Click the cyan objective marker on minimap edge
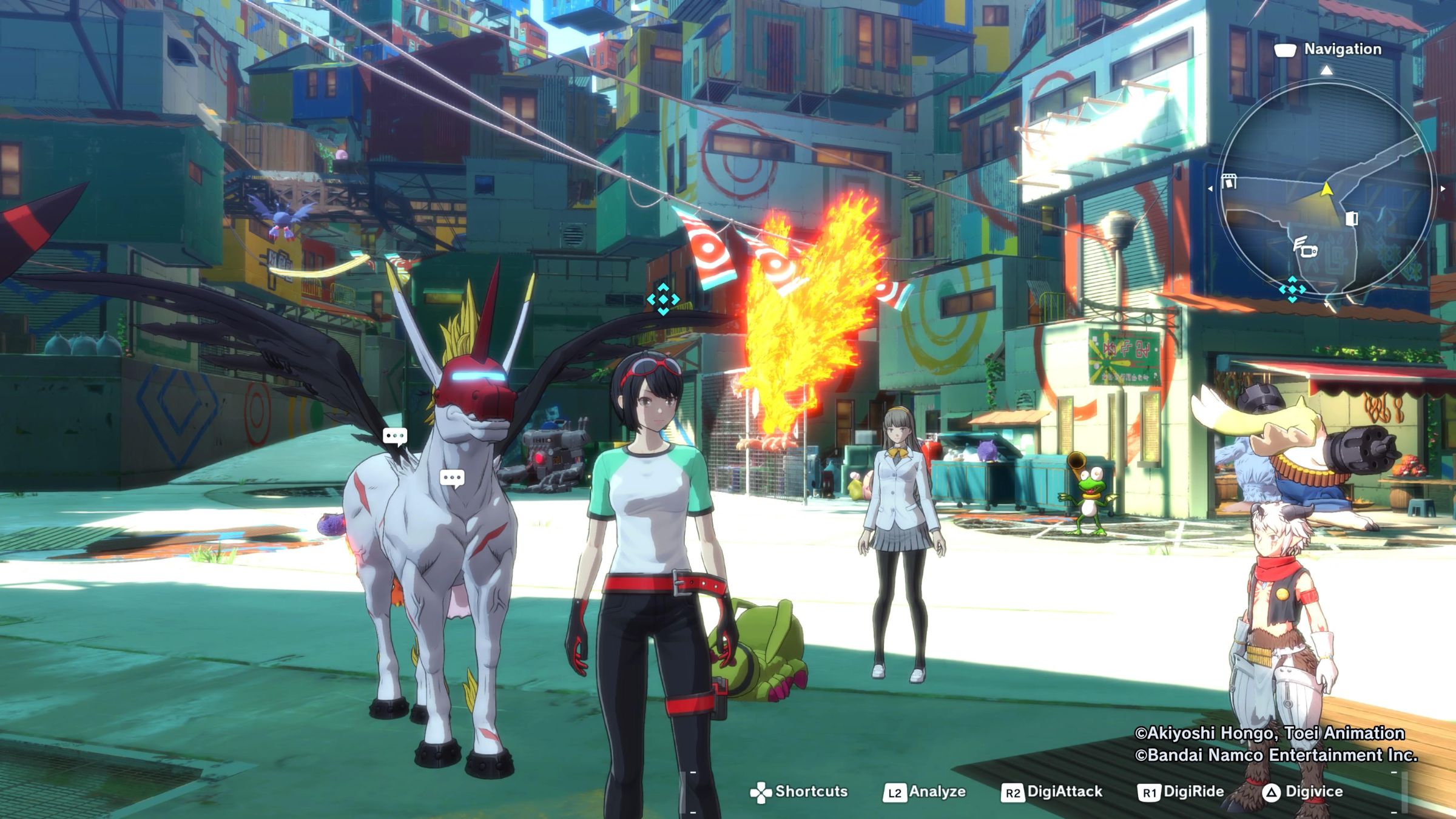The width and height of the screenshot is (1456, 819). [1292, 289]
